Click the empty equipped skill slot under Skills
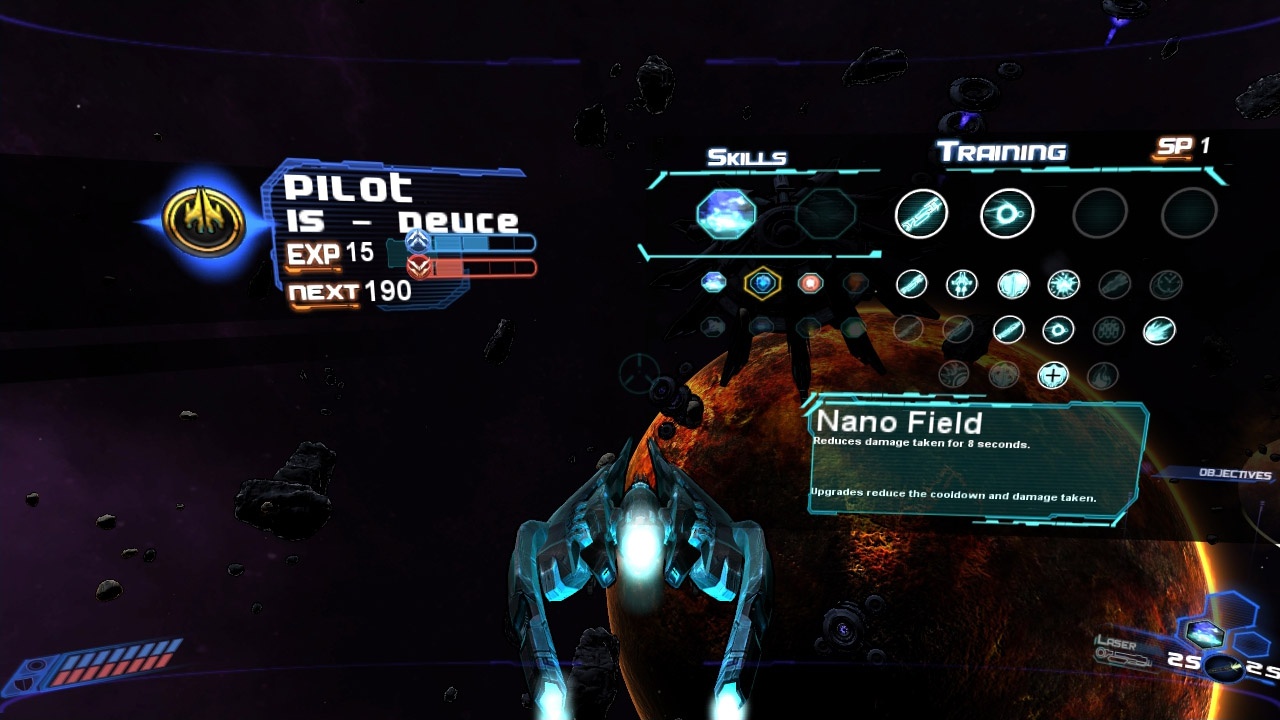 click(825, 213)
